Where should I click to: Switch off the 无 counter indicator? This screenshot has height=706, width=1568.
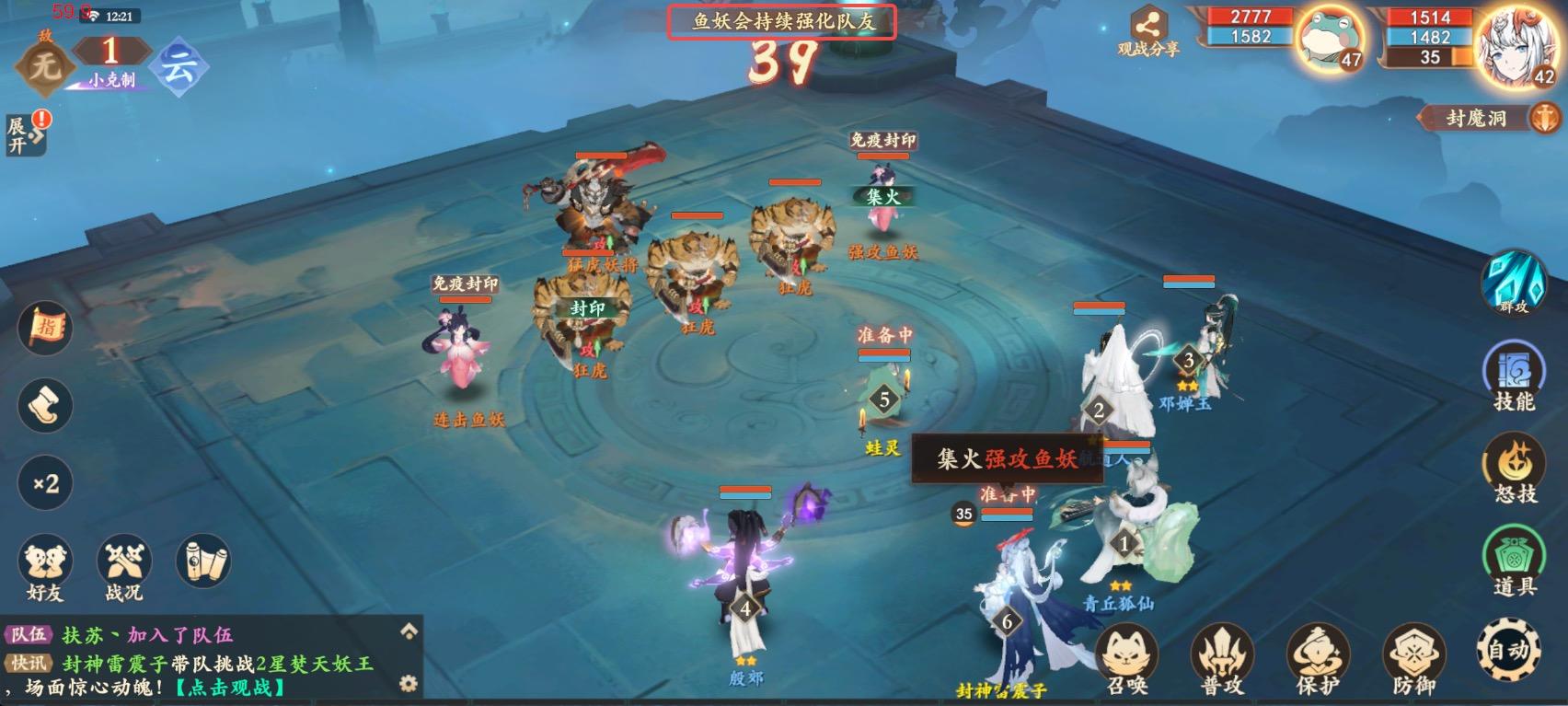[47, 64]
